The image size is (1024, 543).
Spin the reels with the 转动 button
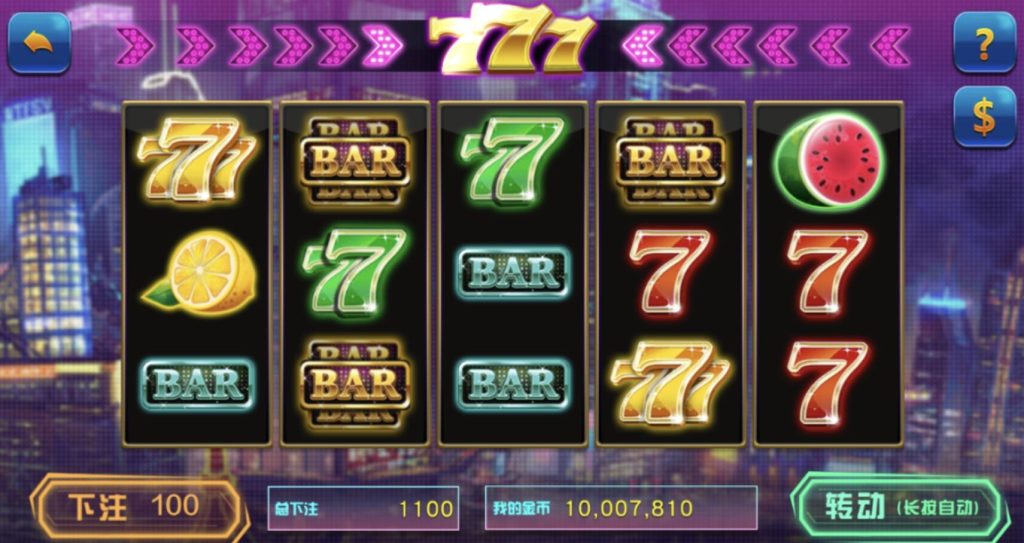click(x=899, y=507)
